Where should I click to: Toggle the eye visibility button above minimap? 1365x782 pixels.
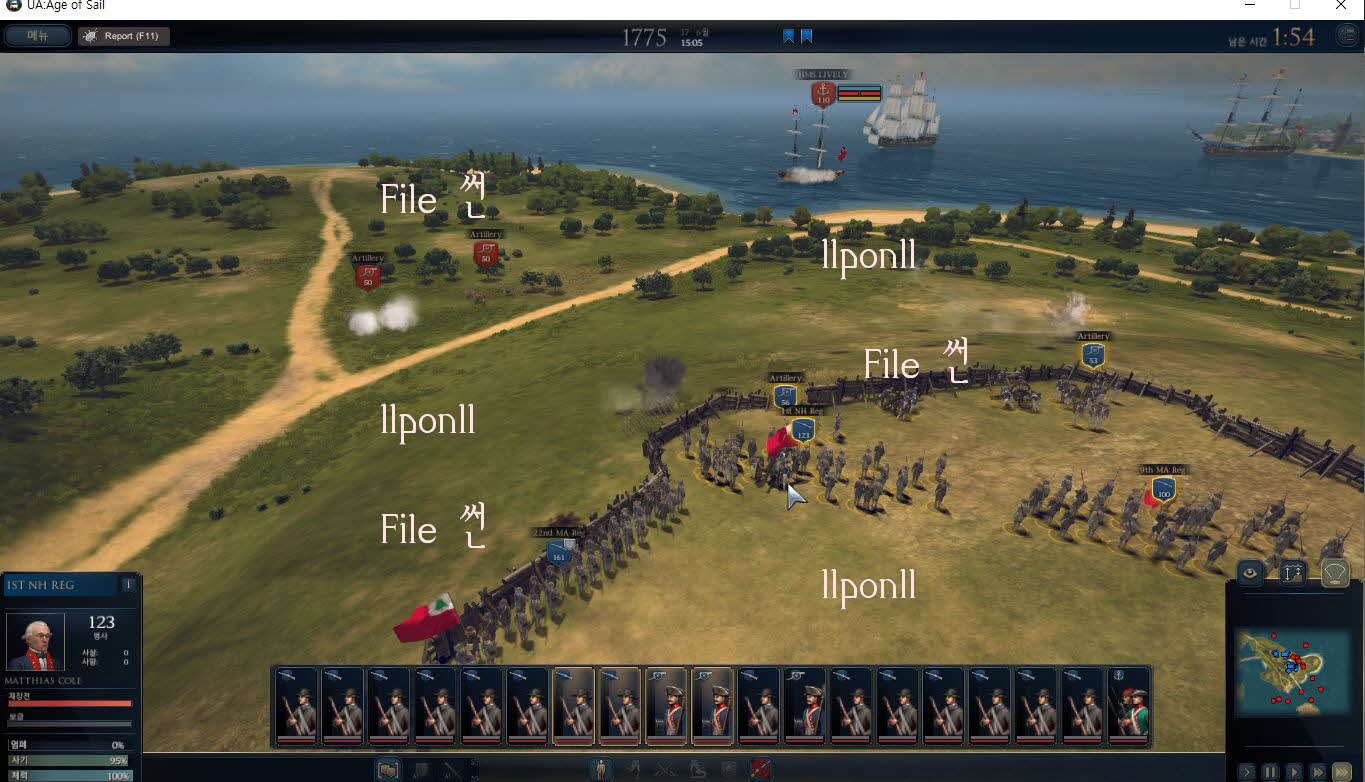pyautogui.click(x=1250, y=573)
